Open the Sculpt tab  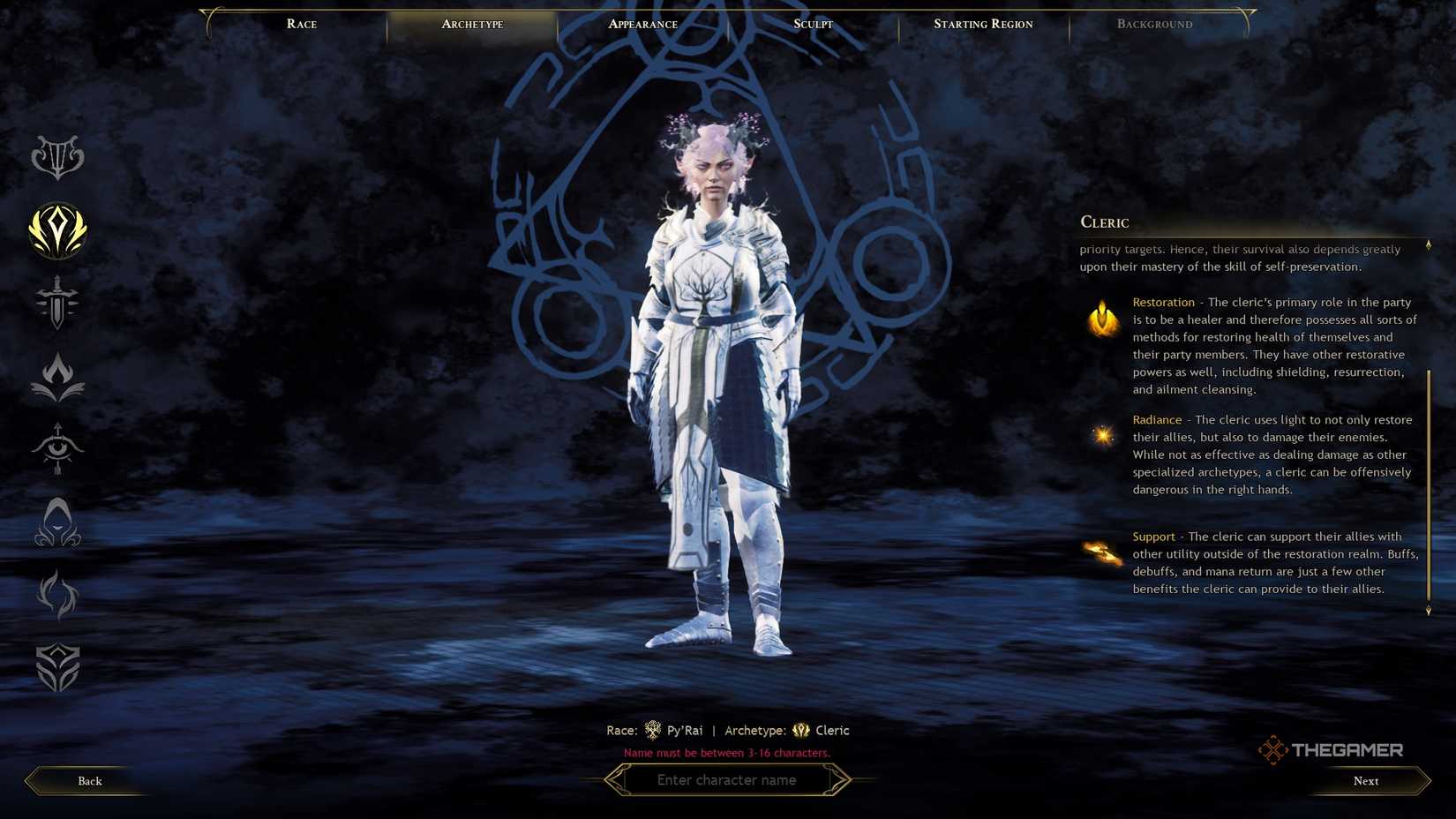[813, 24]
